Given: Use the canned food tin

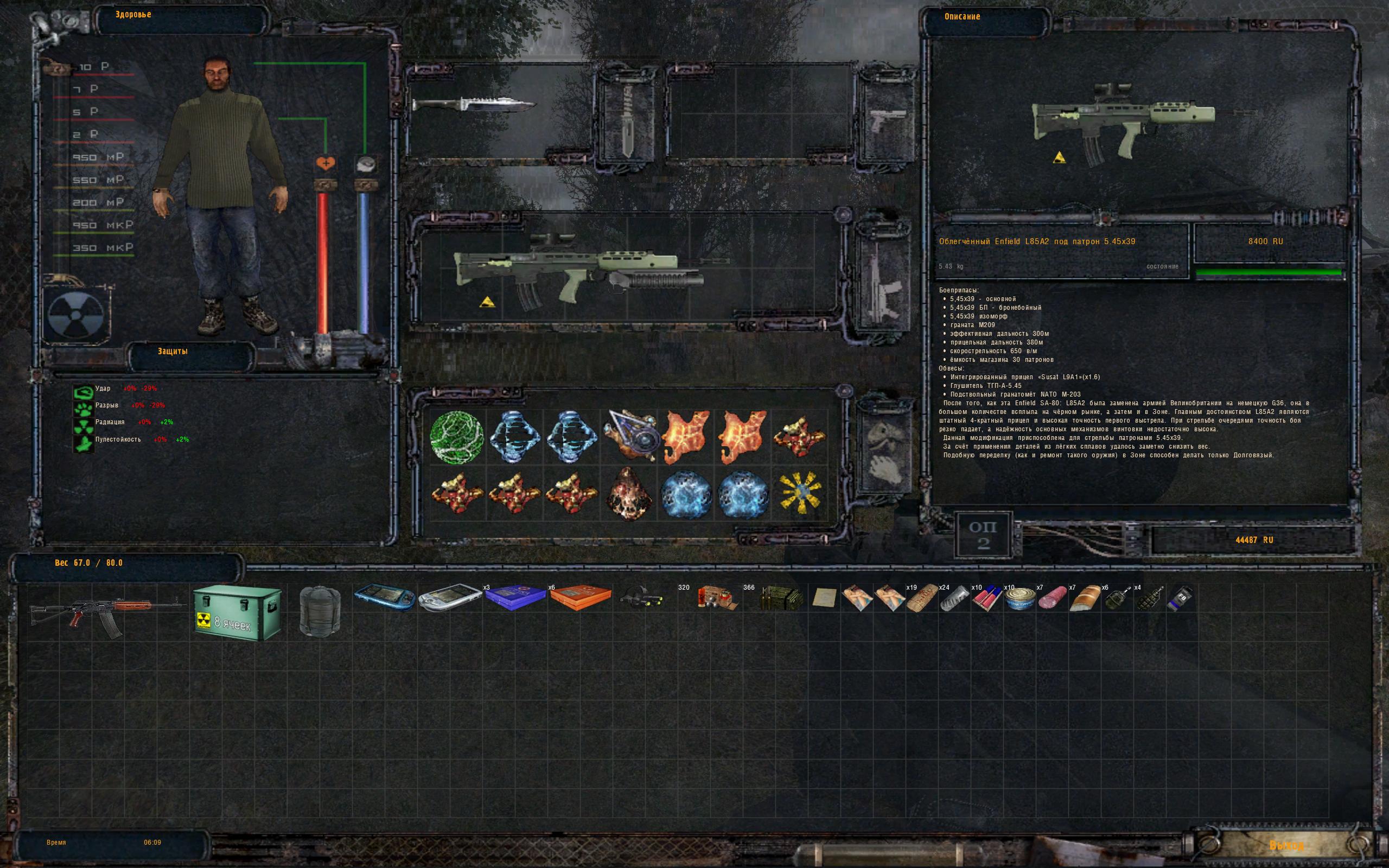Looking at the screenshot, I should (1020, 599).
